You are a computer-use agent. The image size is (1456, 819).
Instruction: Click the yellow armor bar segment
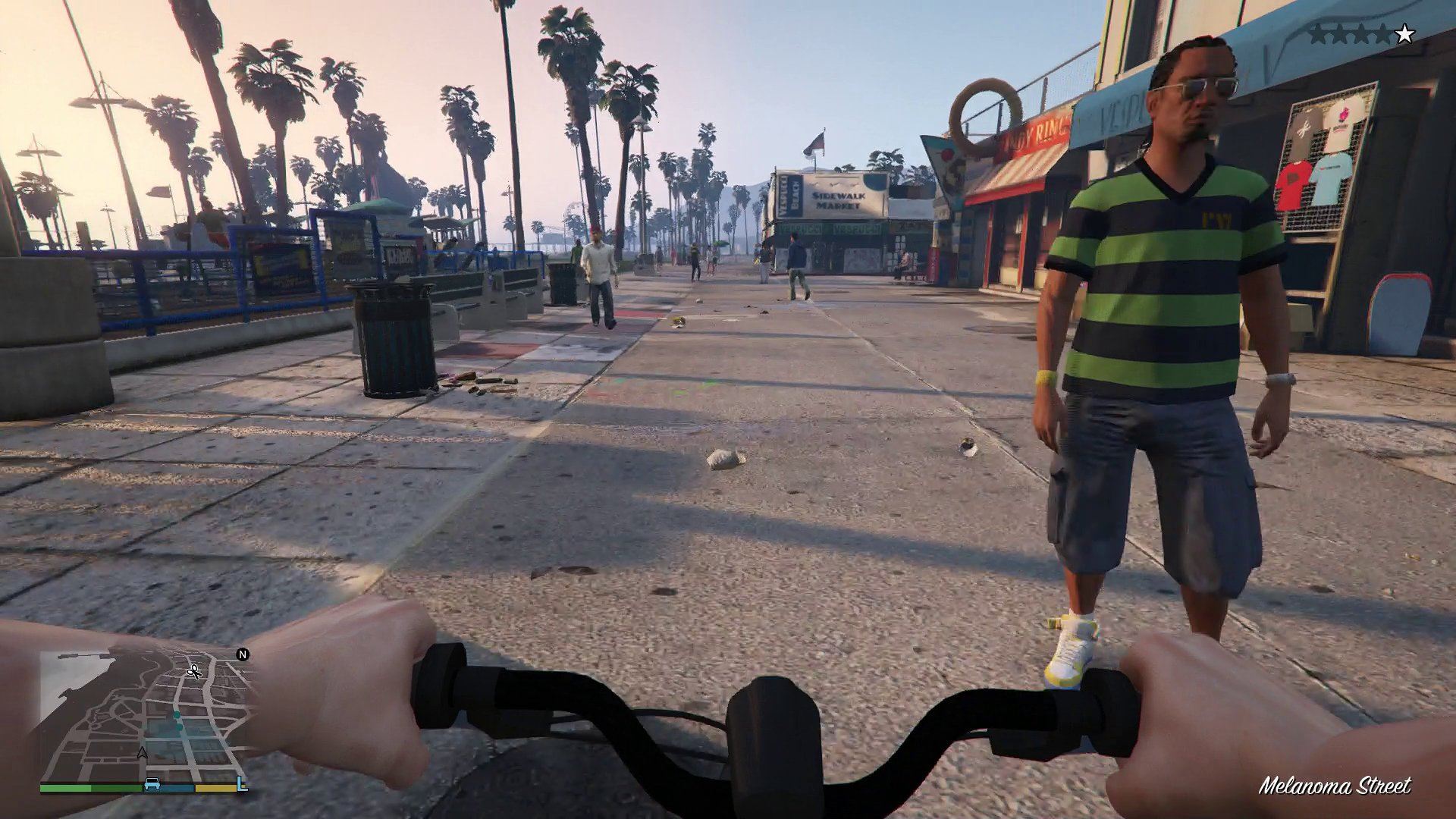pos(215,787)
